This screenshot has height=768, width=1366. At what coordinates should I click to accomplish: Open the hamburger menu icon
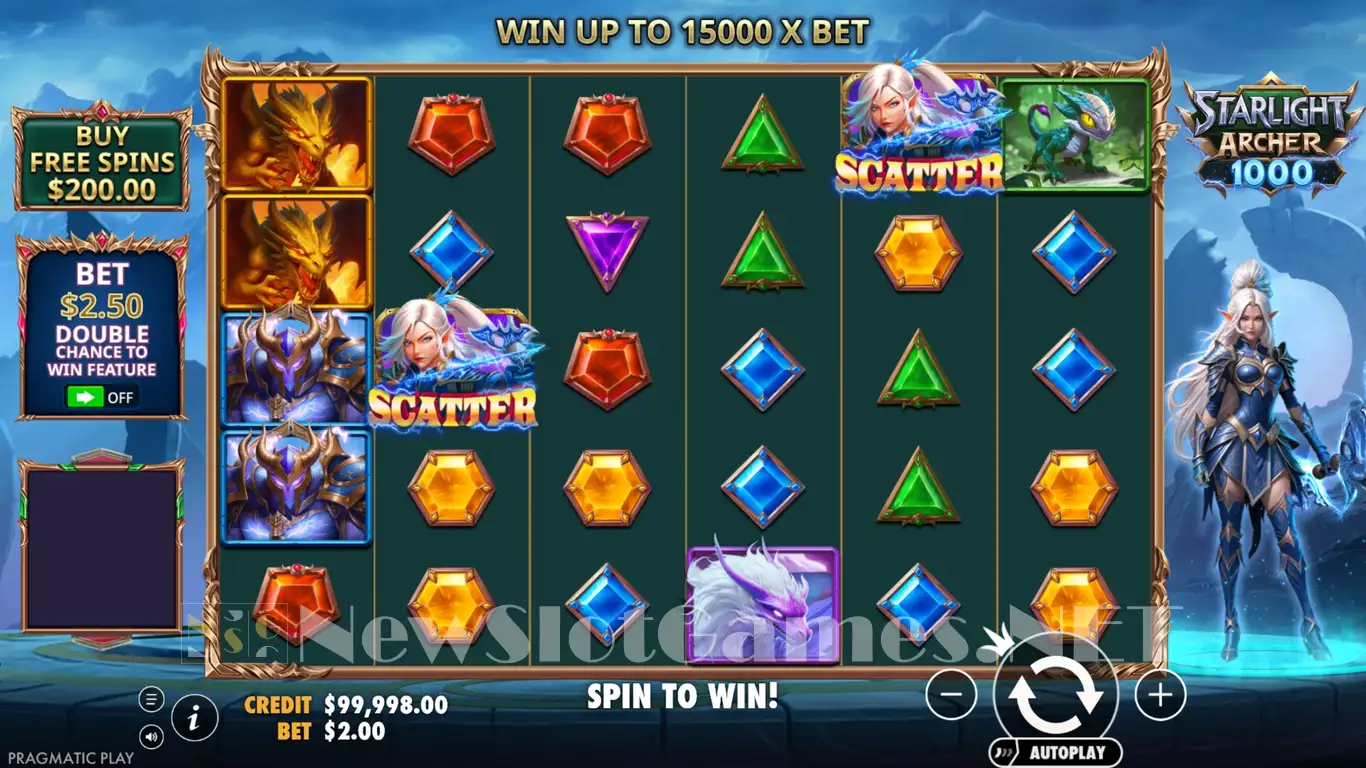point(152,699)
